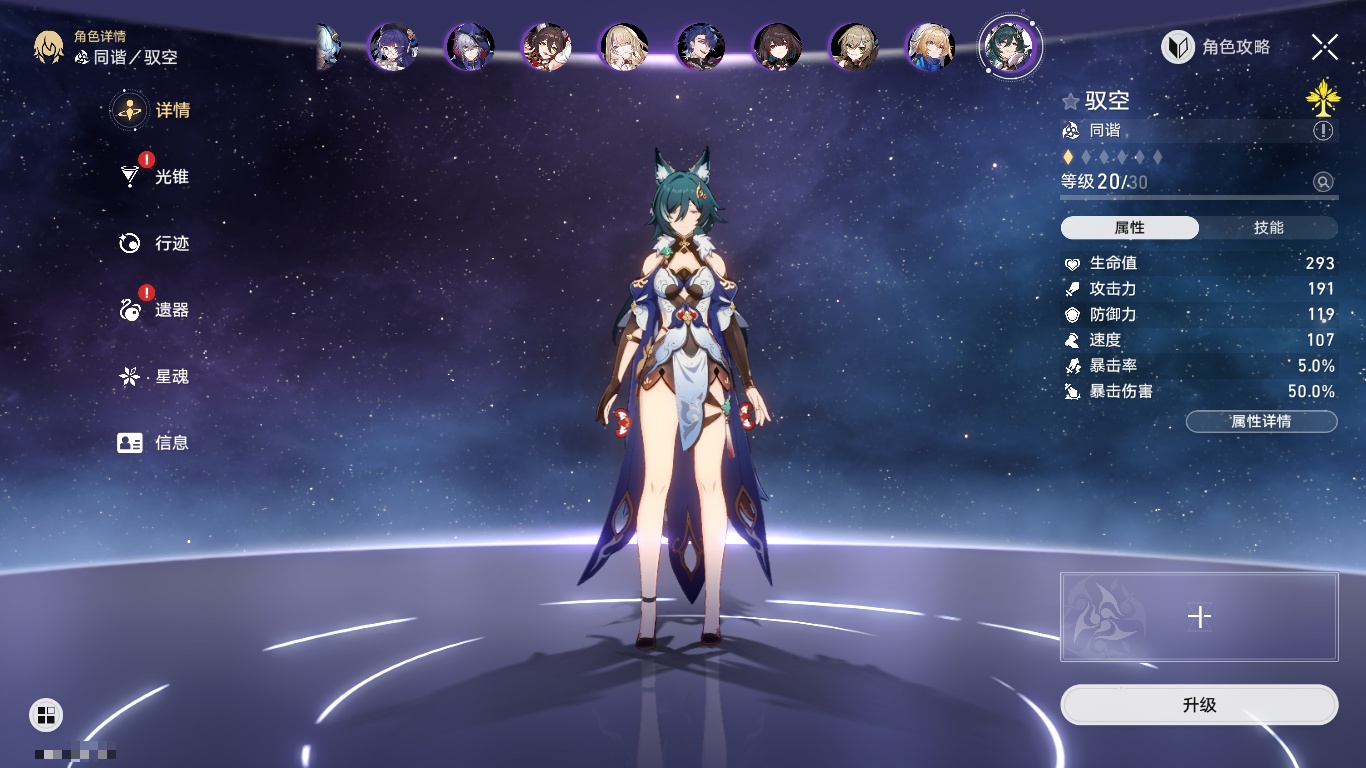
Task: Choose the blonde character in blue portrait
Action: 931,46
